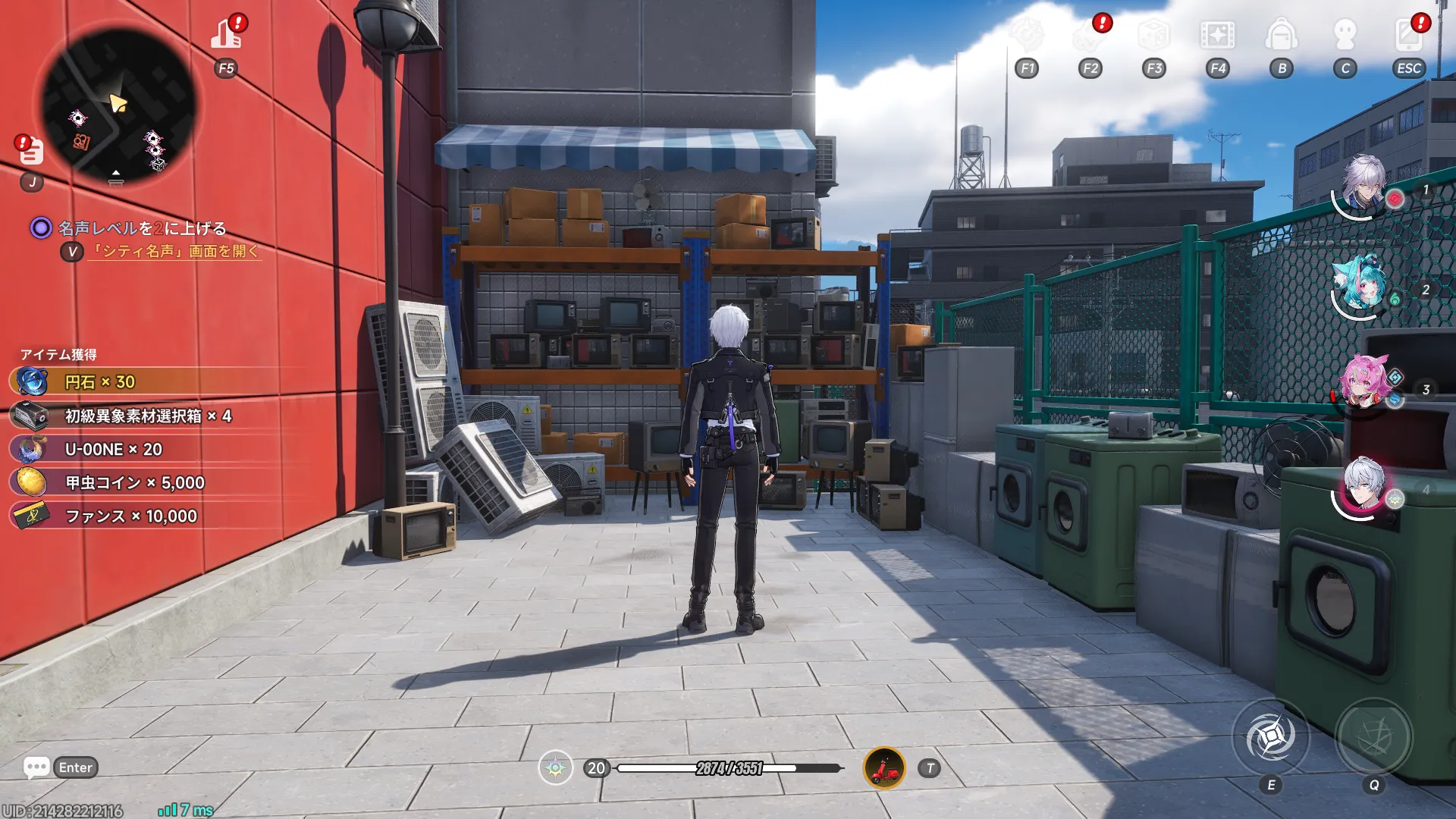The height and width of the screenshot is (819, 1456).
Task: Open the 「シティ名声」 screen link
Action: click(176, 252)
